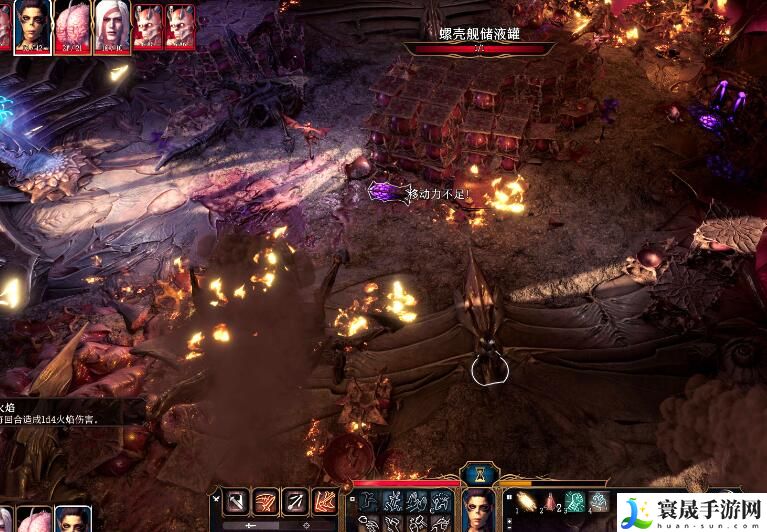767x532 pixels.
Task: Use the red potion item in slot 2
Action: point(551,502)
